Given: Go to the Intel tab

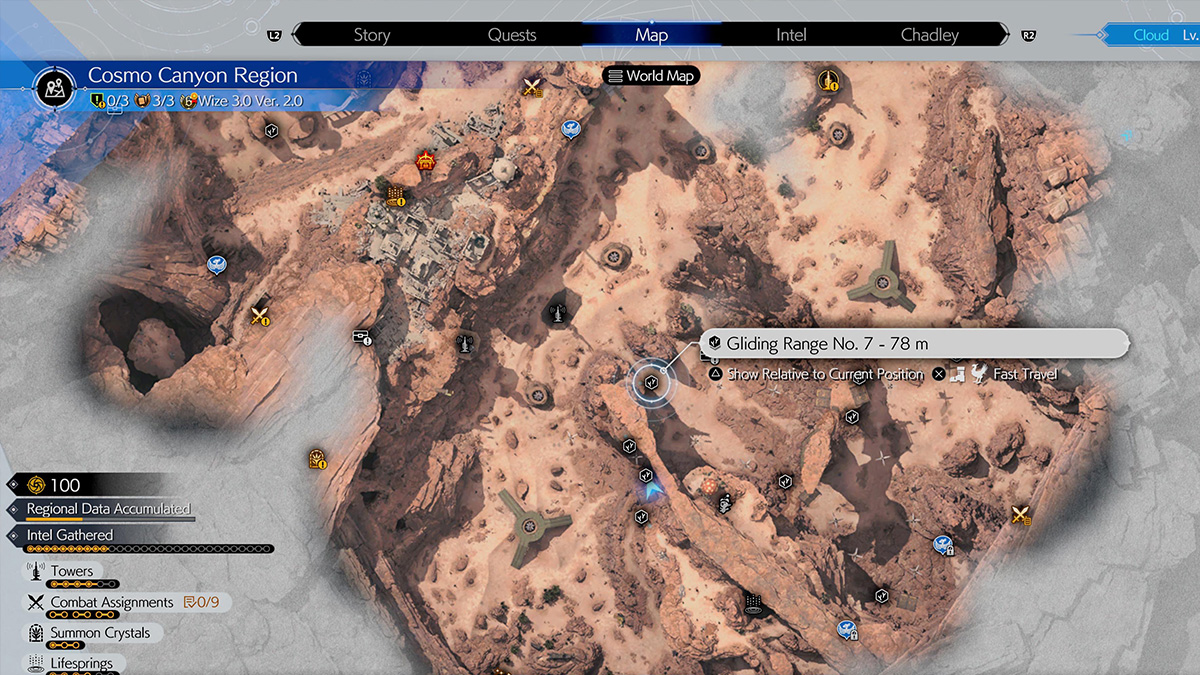Looking at the screenshot, I should 791,35.
